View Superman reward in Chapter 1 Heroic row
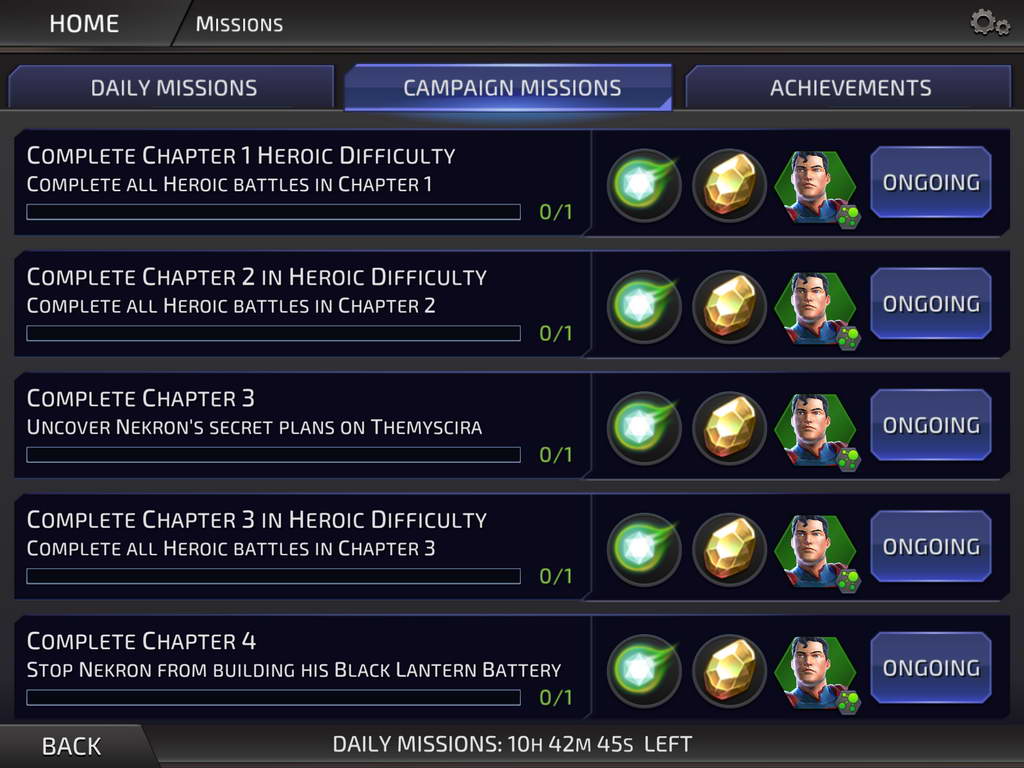1024x768 pixels. coord(814,186)
